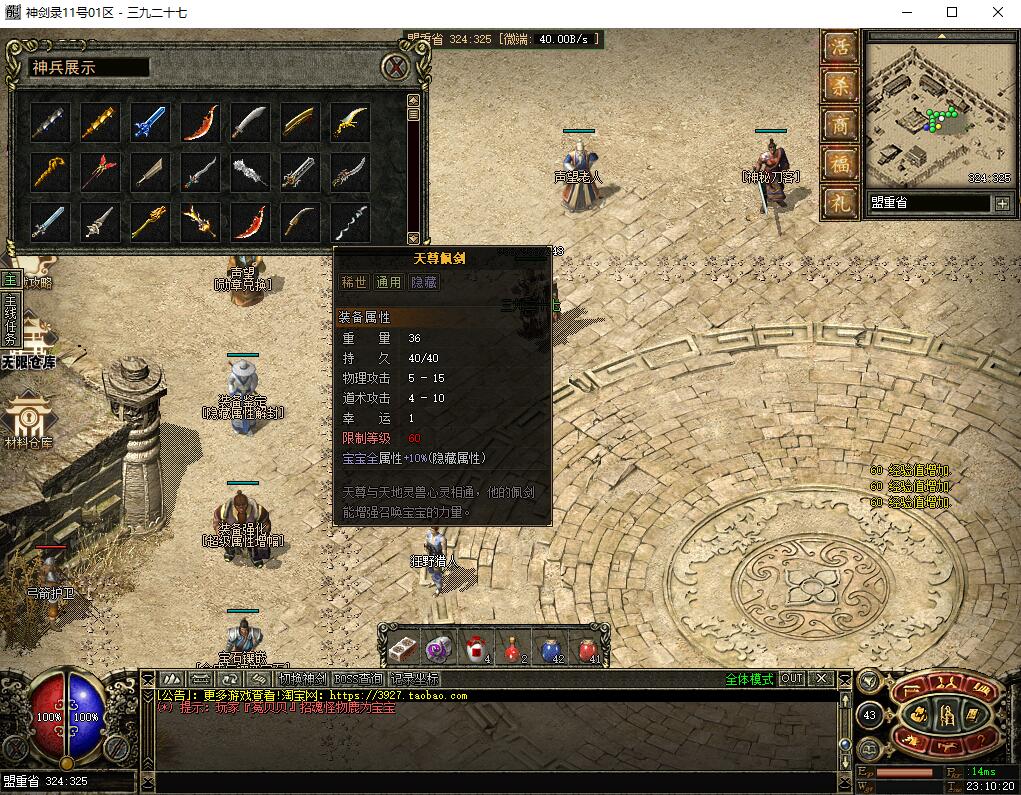Use the blue mana potion hotbar slot

pos(551,648)
